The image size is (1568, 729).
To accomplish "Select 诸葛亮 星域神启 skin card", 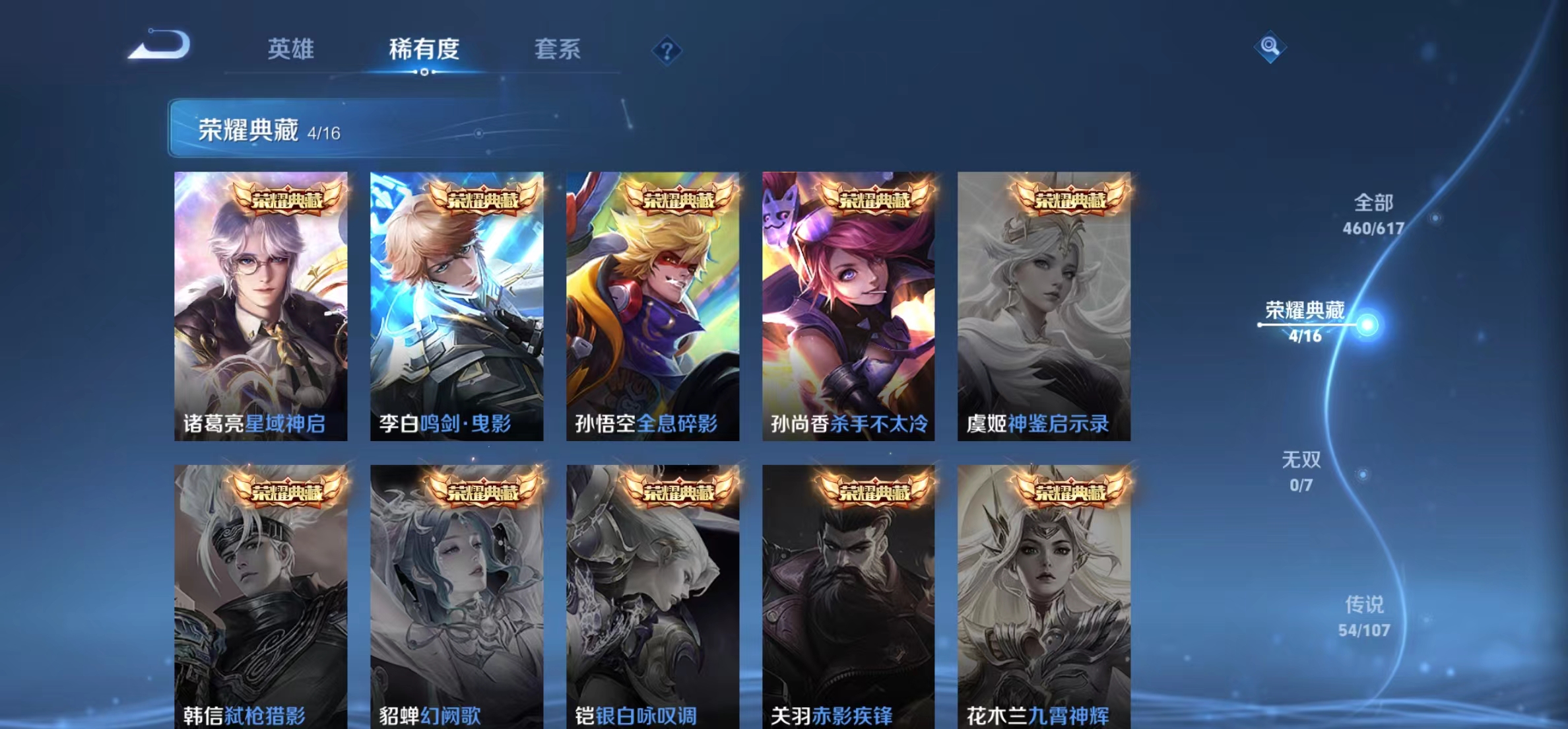I will pos(261,306).
